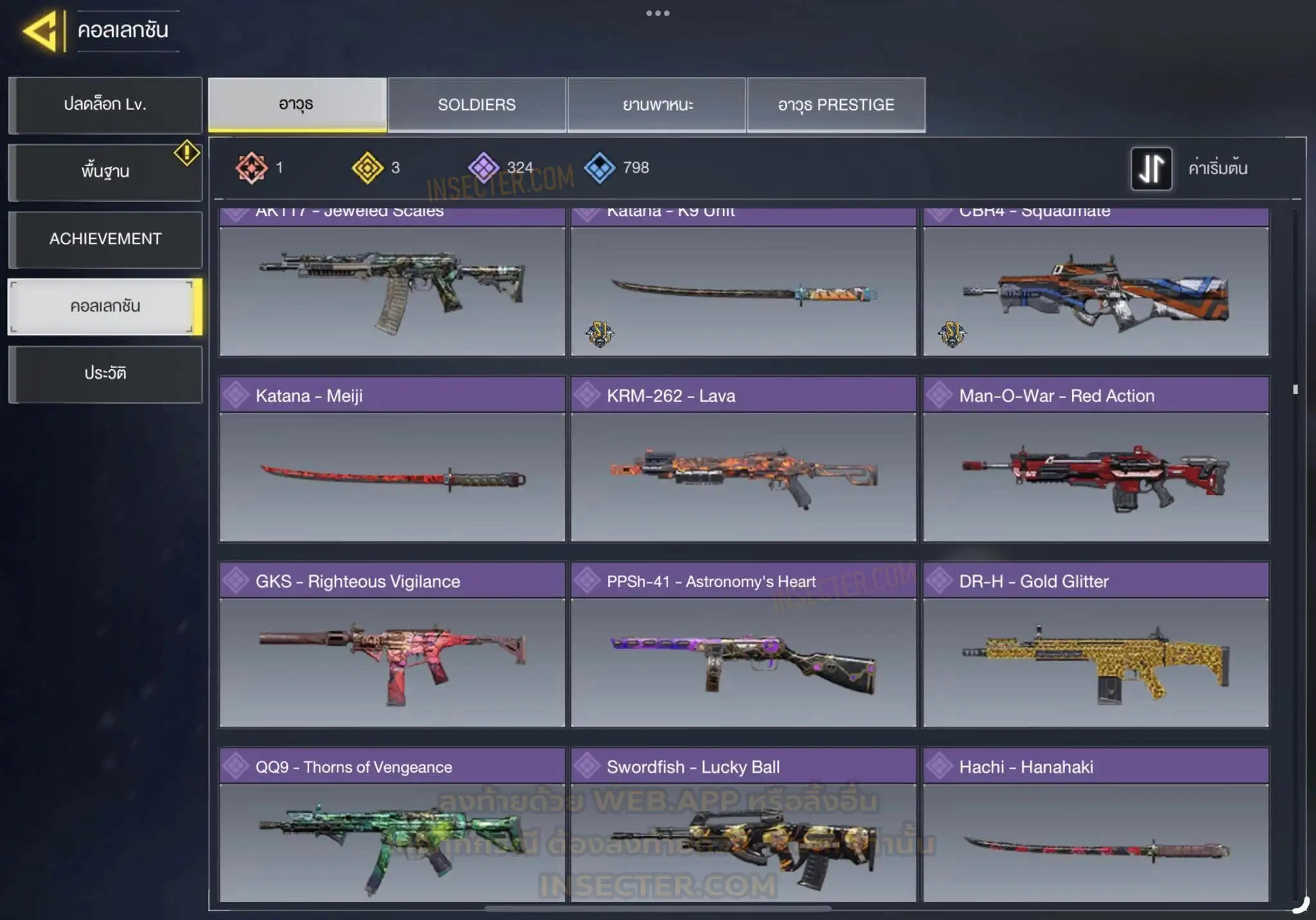Select the พื้นฐาน sidebar entry
Viewport: 1316px width, 920px height.
point(105,172)
